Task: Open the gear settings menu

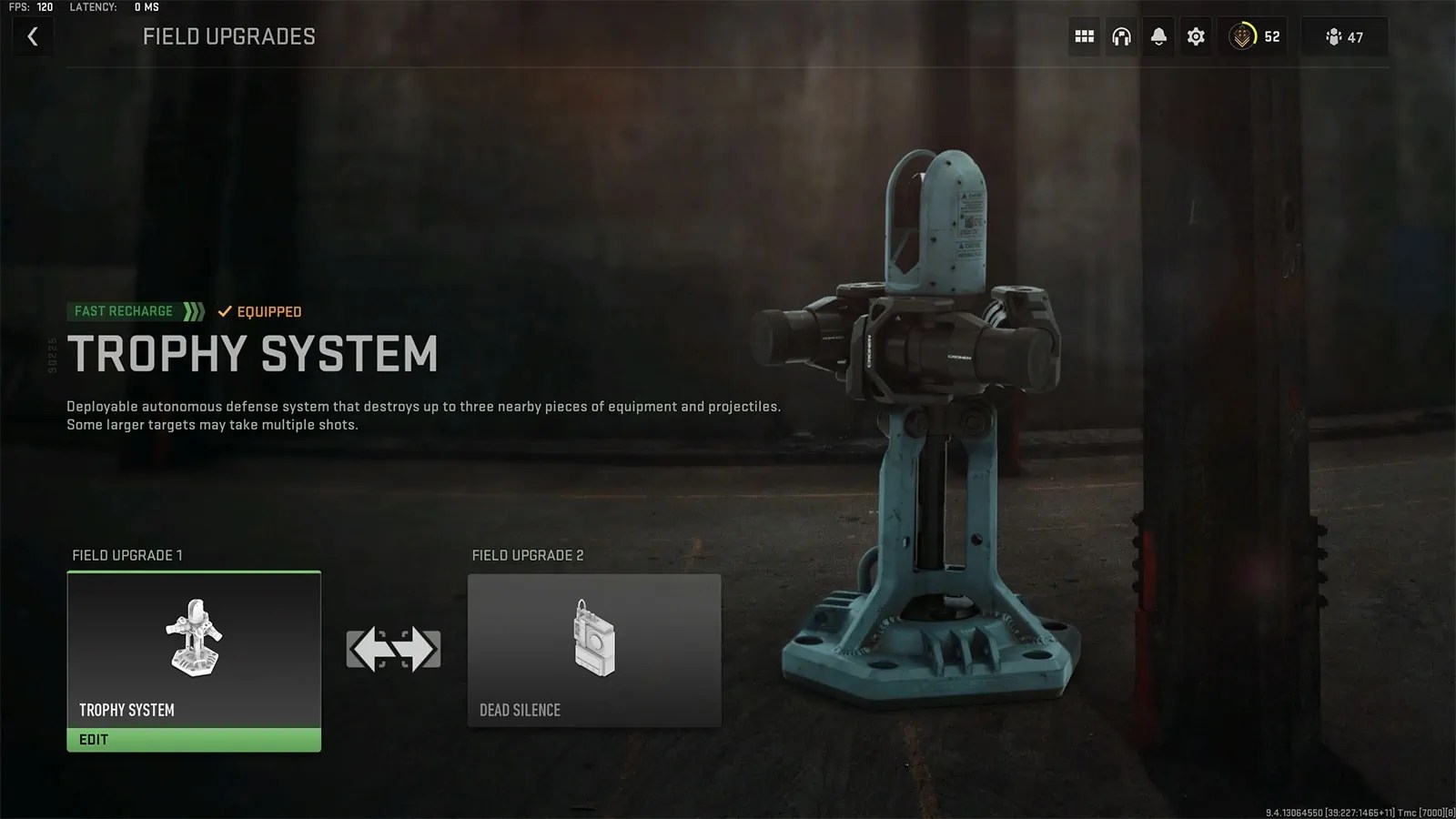Action: [x=1196, y=36]
